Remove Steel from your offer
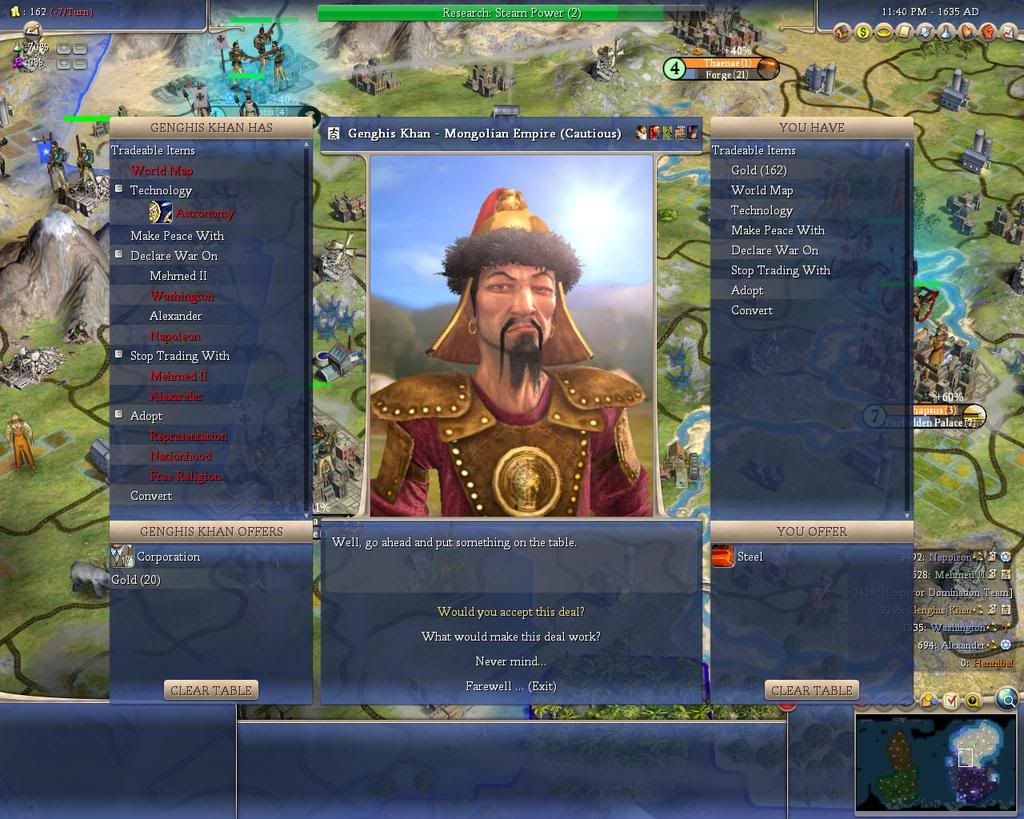 [749, 557]
